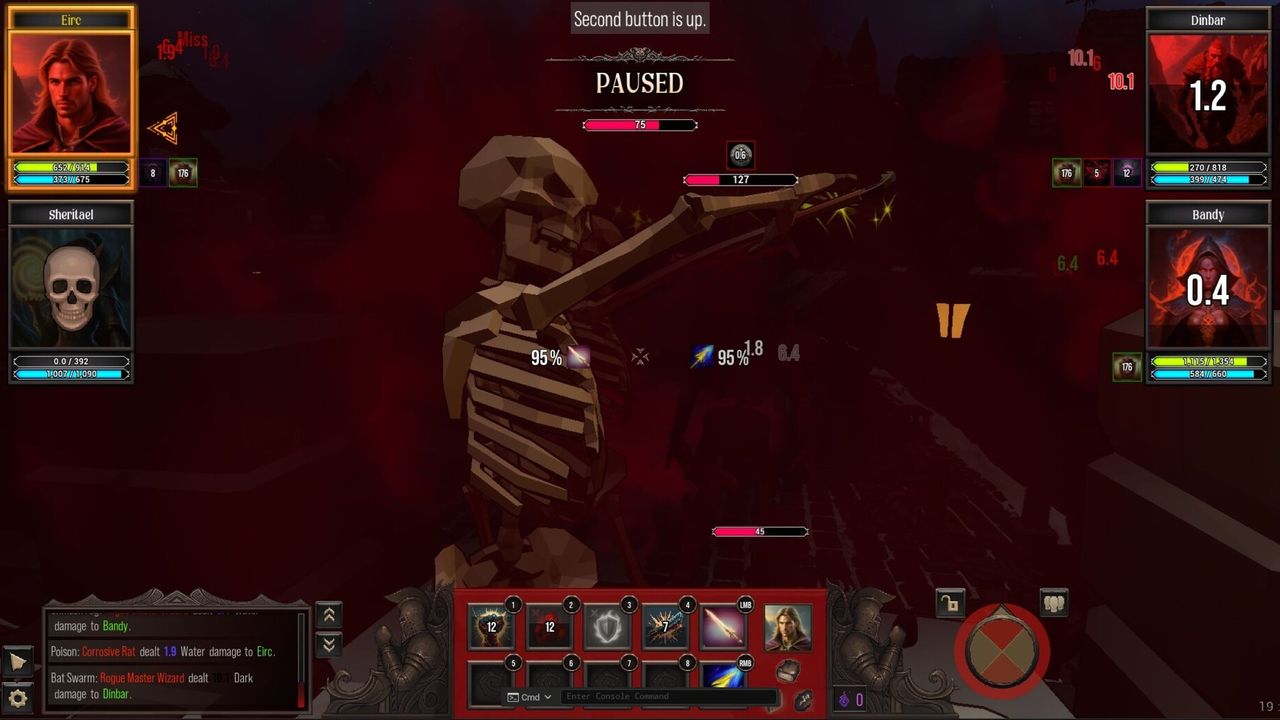Open the character portrait beside the hotbar
Viewport: 1280px width, 720px height.
coord(788,627)
